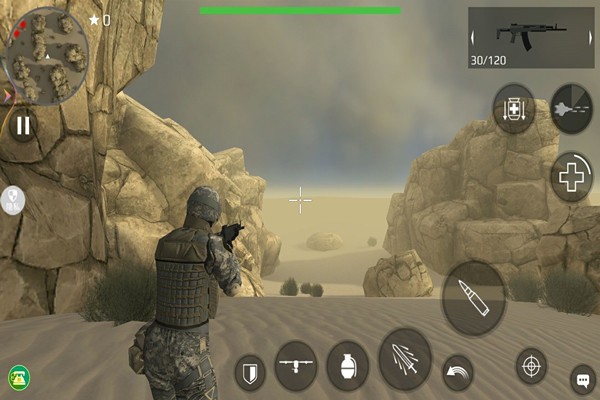Viewport: 600px width, 400px height.
Task: Toggle the crosshair aim button
Action: 531,366
